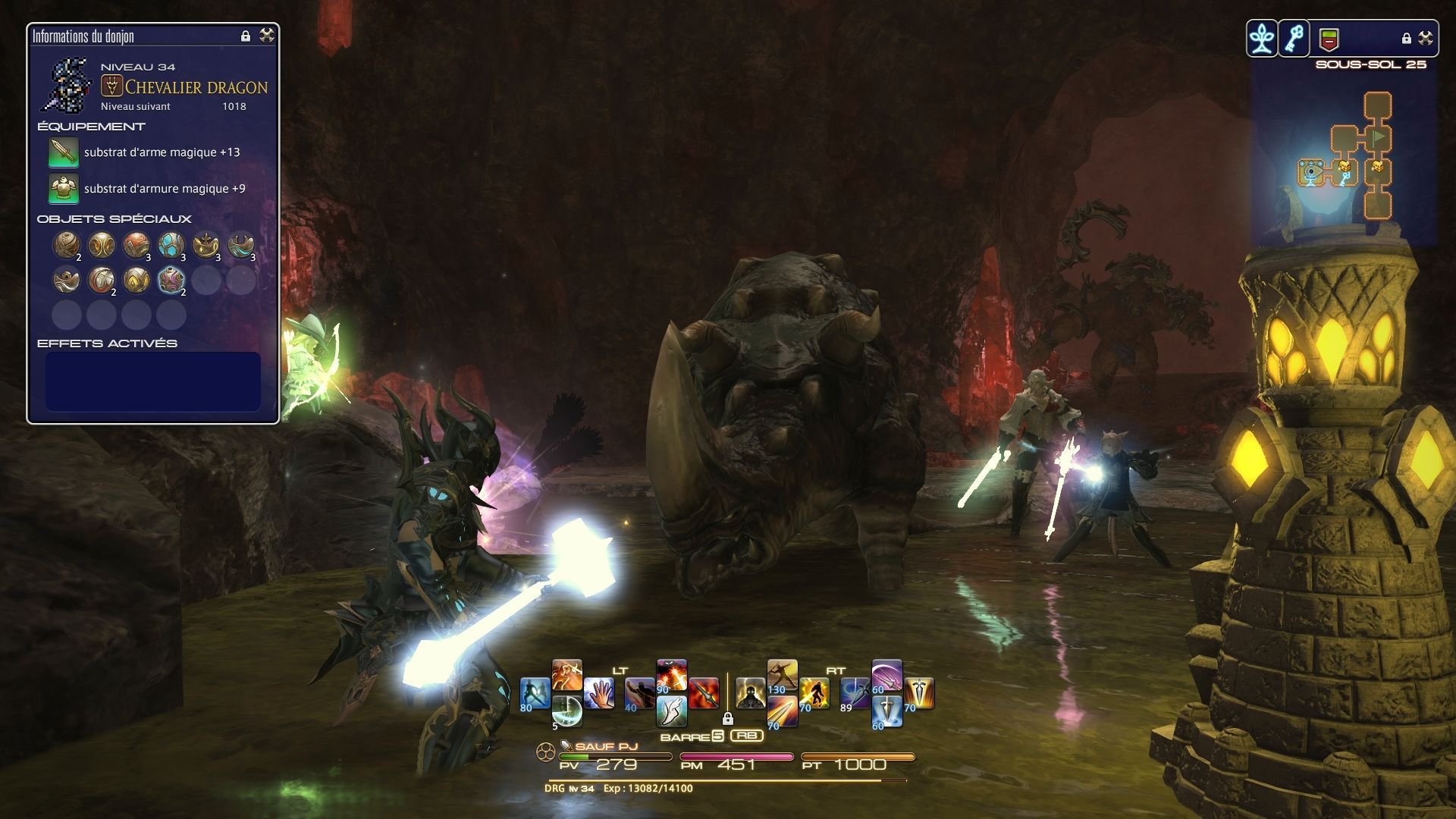Screen dimensions: 1456x819
Task: Collapse the ÉQUIPEMENT section
Action: click(x=91, y=127)
